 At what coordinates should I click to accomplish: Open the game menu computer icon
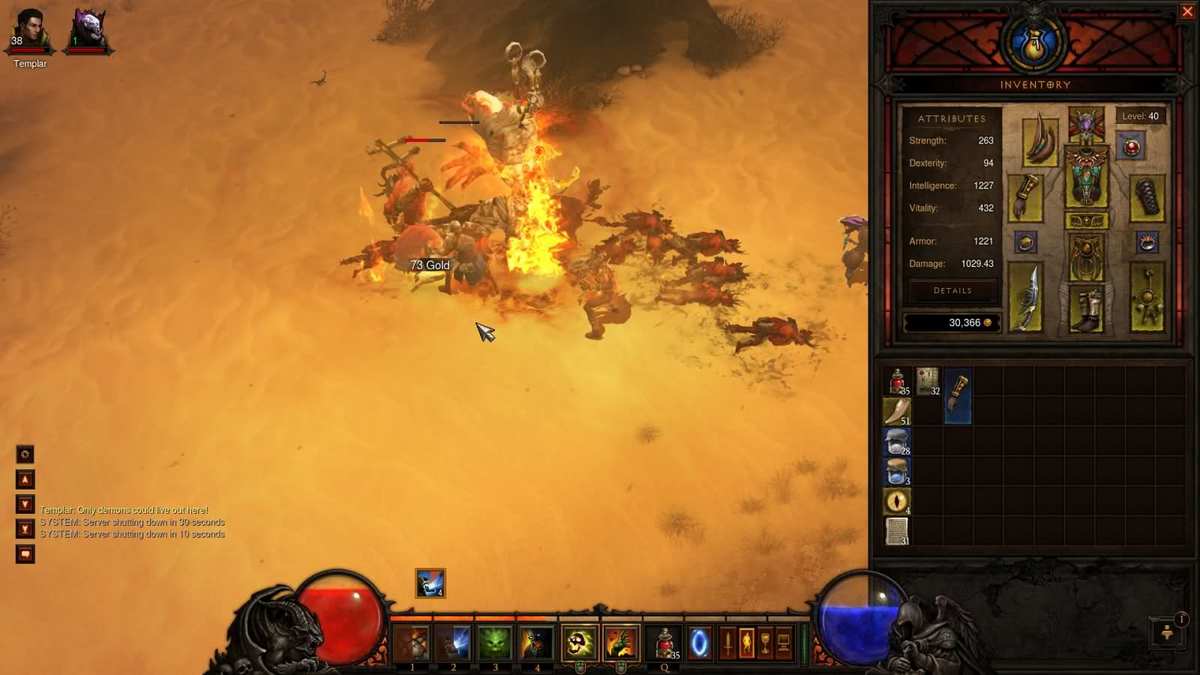pyautogui.click(x=785, y=643)
